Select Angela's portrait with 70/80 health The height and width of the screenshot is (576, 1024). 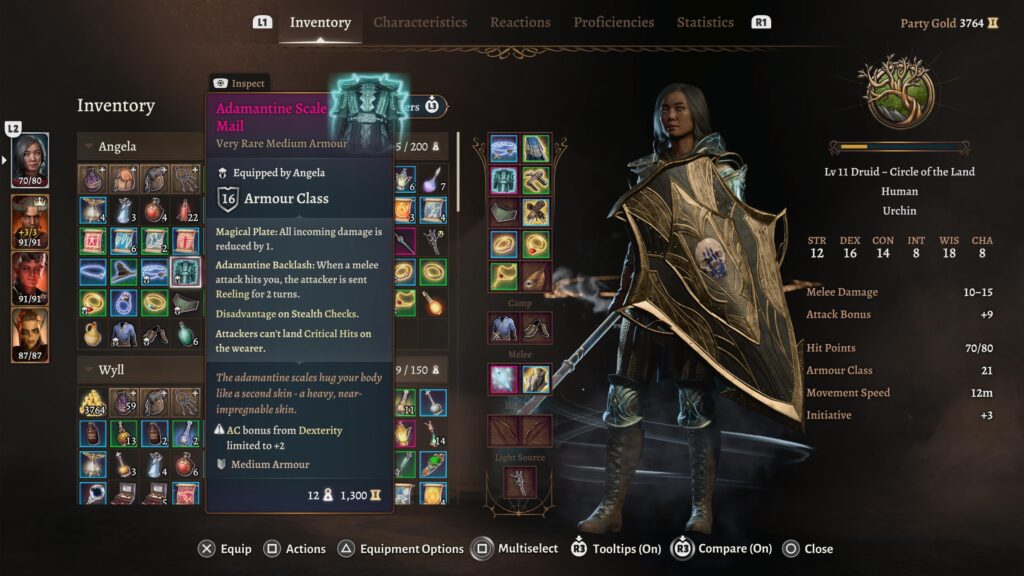[x=30, y=160]
